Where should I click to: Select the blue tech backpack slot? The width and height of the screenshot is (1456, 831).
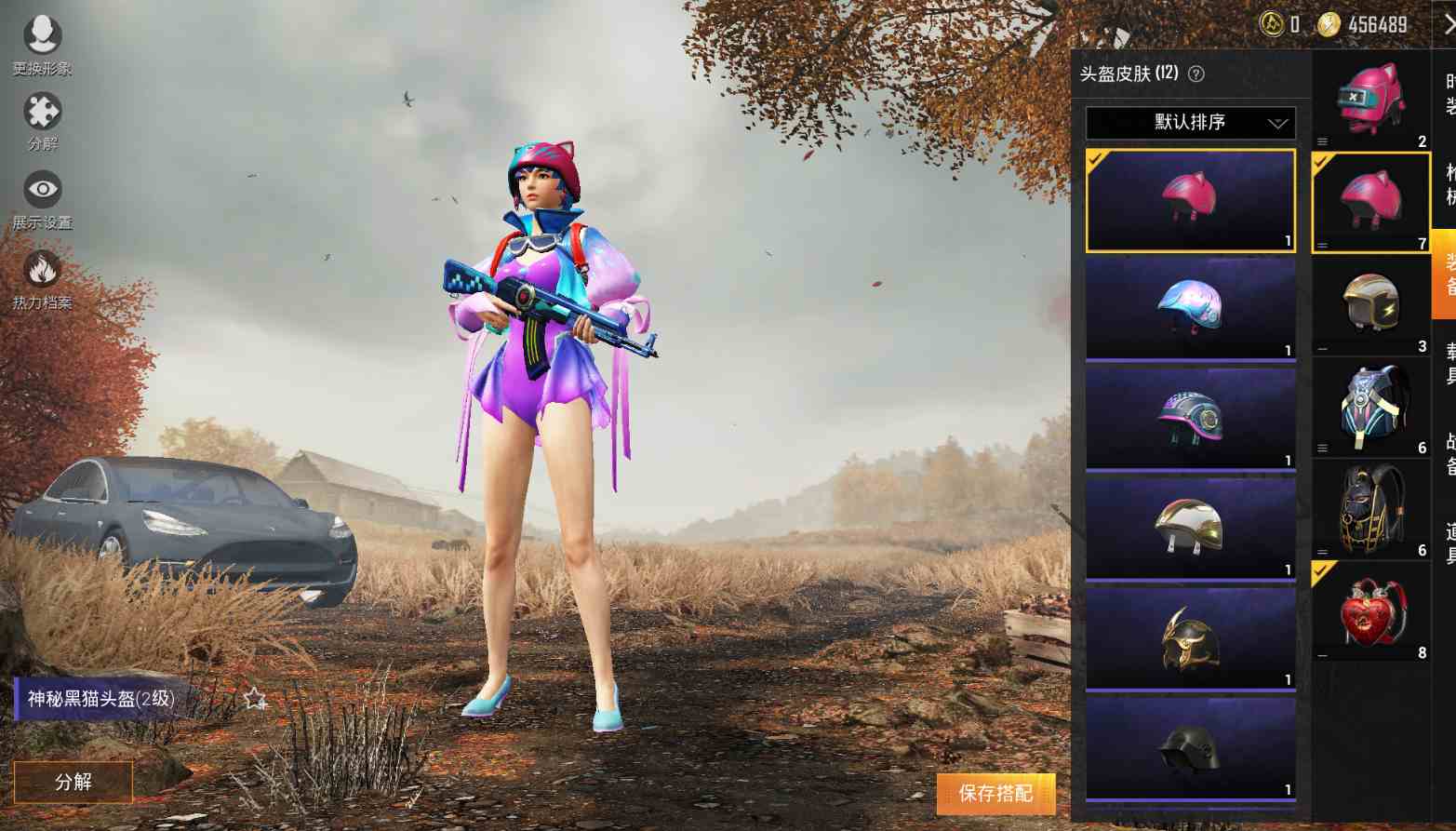tap(1370, 408)
